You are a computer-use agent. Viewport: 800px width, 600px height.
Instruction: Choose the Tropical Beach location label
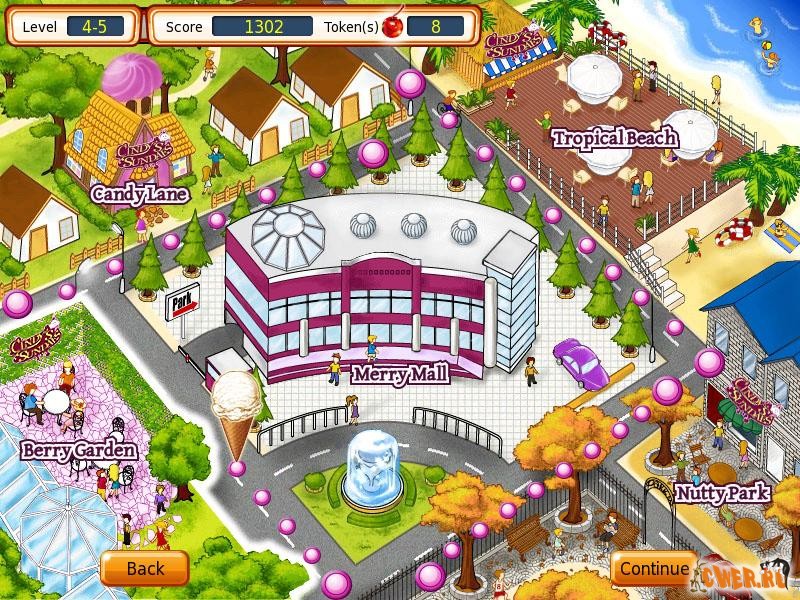615,138
